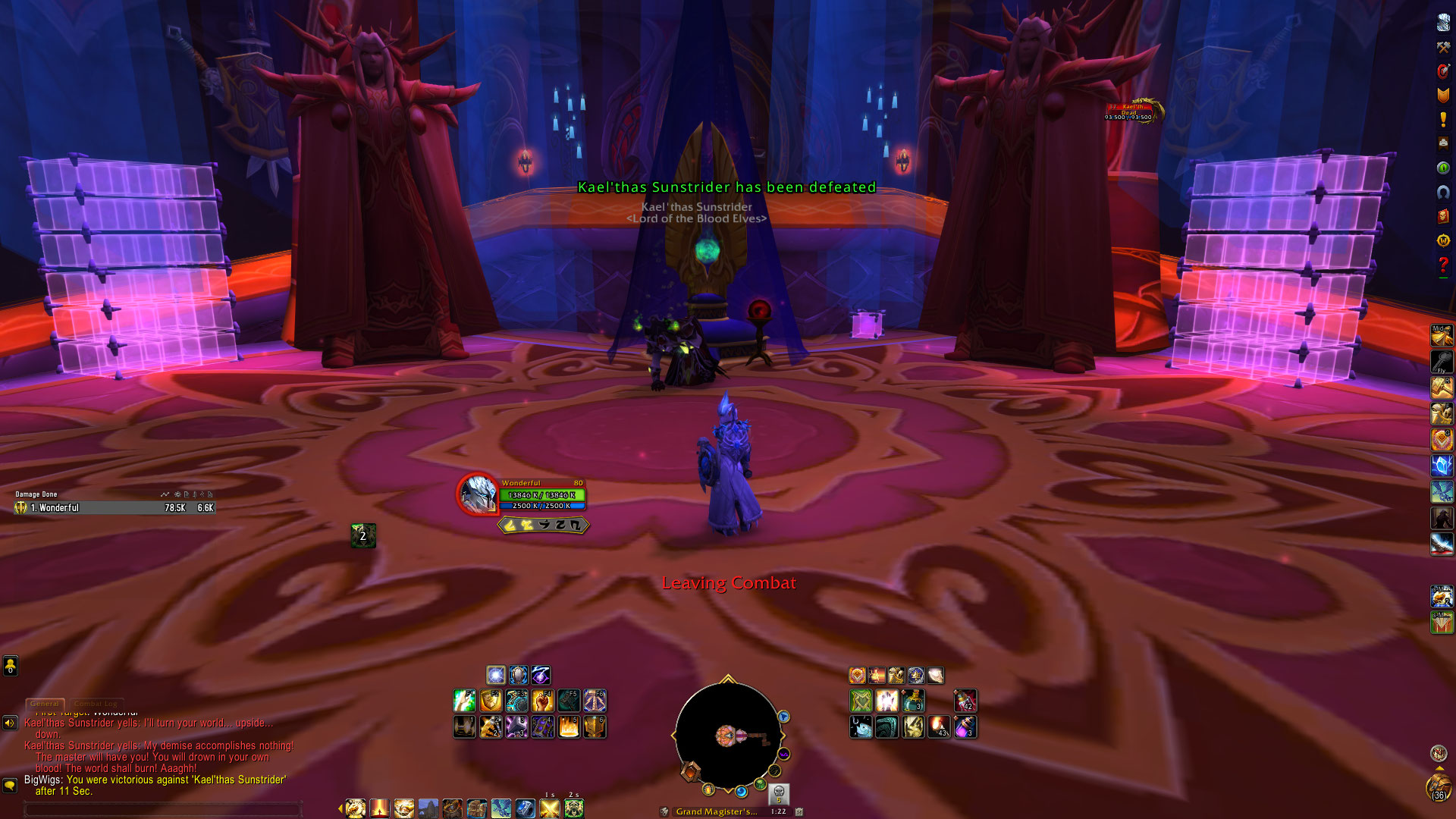Image resolution: width=1456 pixels, height=819 pixels.
Task: Click the minimap showing the dungeon layout
Action: coord(727,736)
